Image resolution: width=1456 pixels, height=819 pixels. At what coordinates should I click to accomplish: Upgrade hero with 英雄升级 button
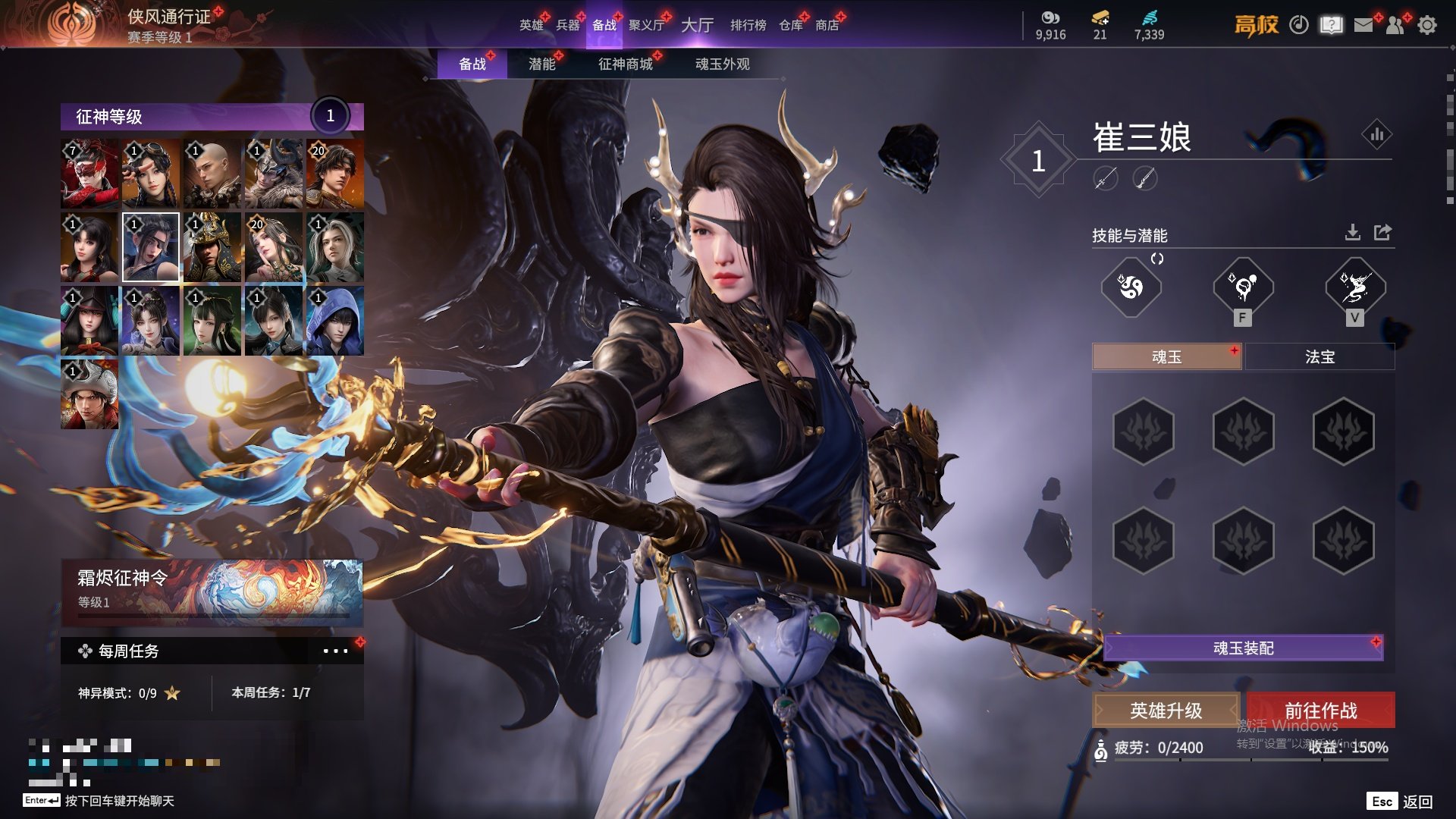[x=1166, y=711]
